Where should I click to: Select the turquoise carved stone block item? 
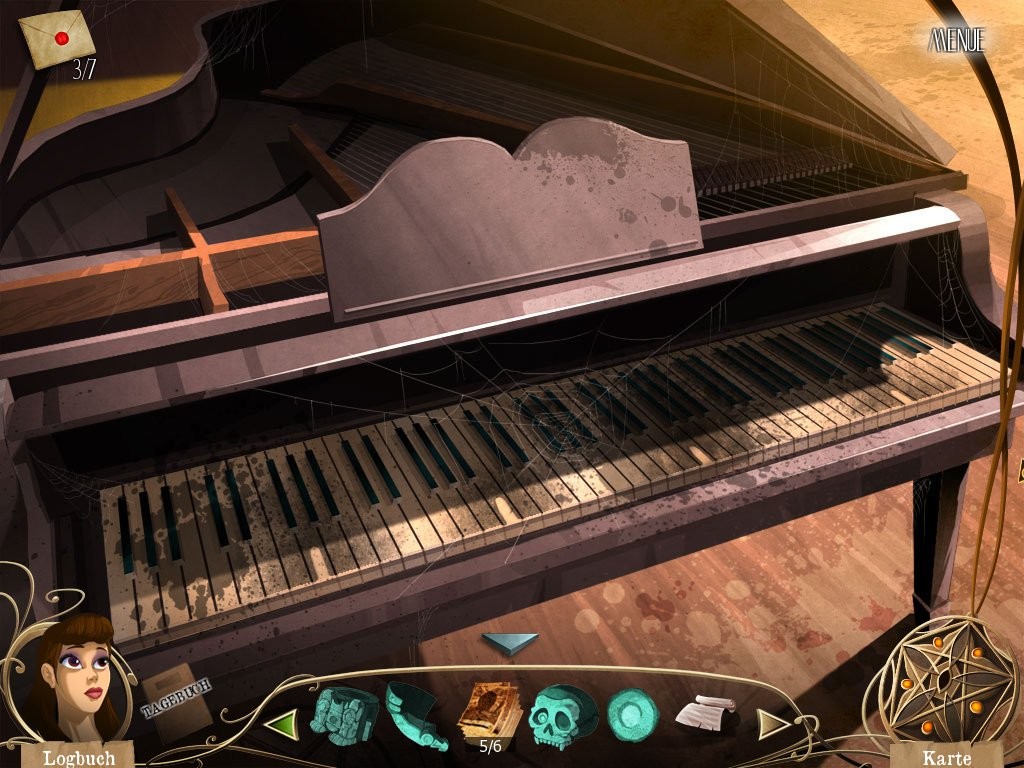pos(344,714)
